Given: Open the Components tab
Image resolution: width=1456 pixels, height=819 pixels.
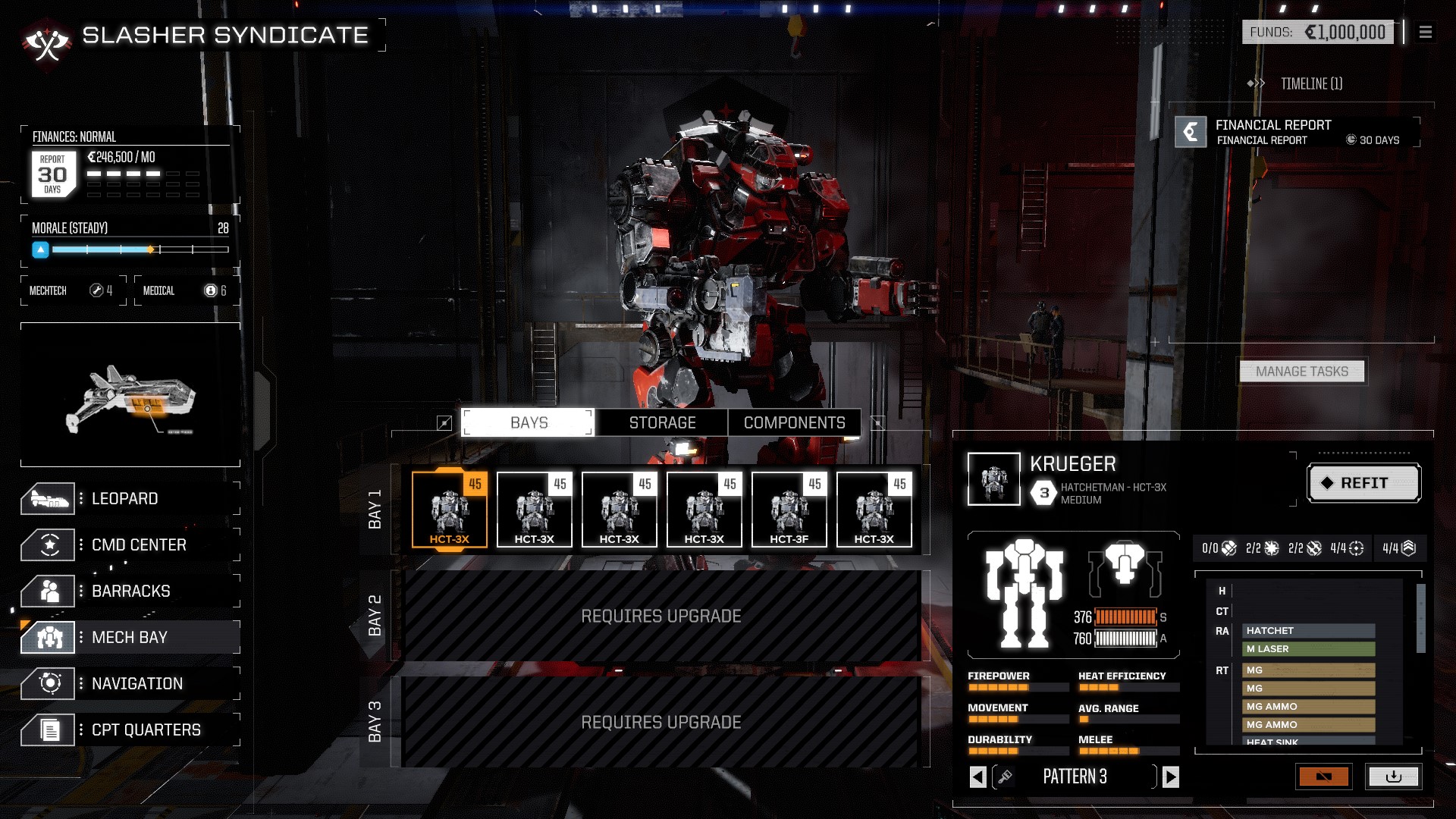Looking at the screenshot, I should [x=795, y=422].
